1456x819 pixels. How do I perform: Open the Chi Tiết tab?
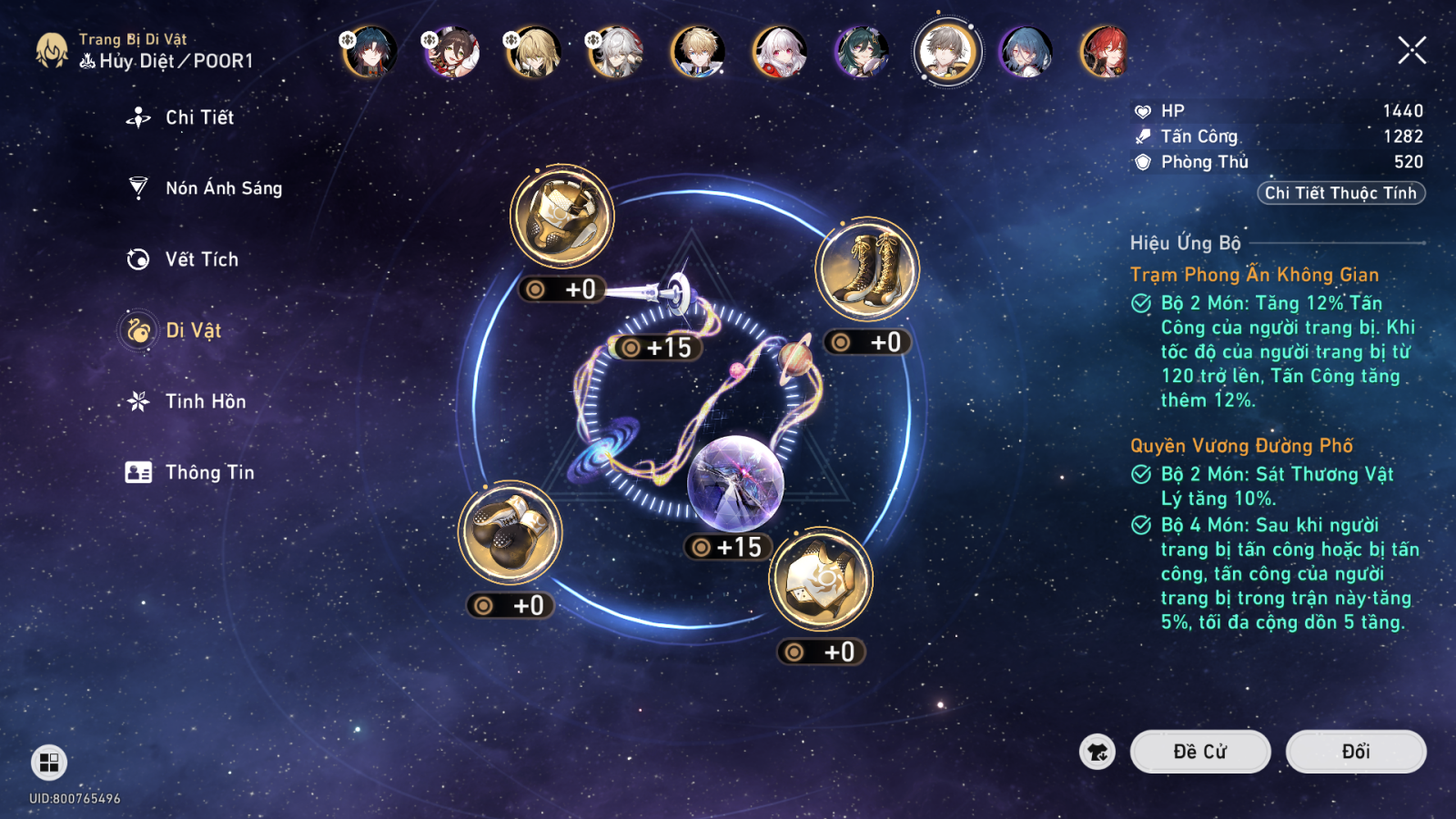coord(198,117)
